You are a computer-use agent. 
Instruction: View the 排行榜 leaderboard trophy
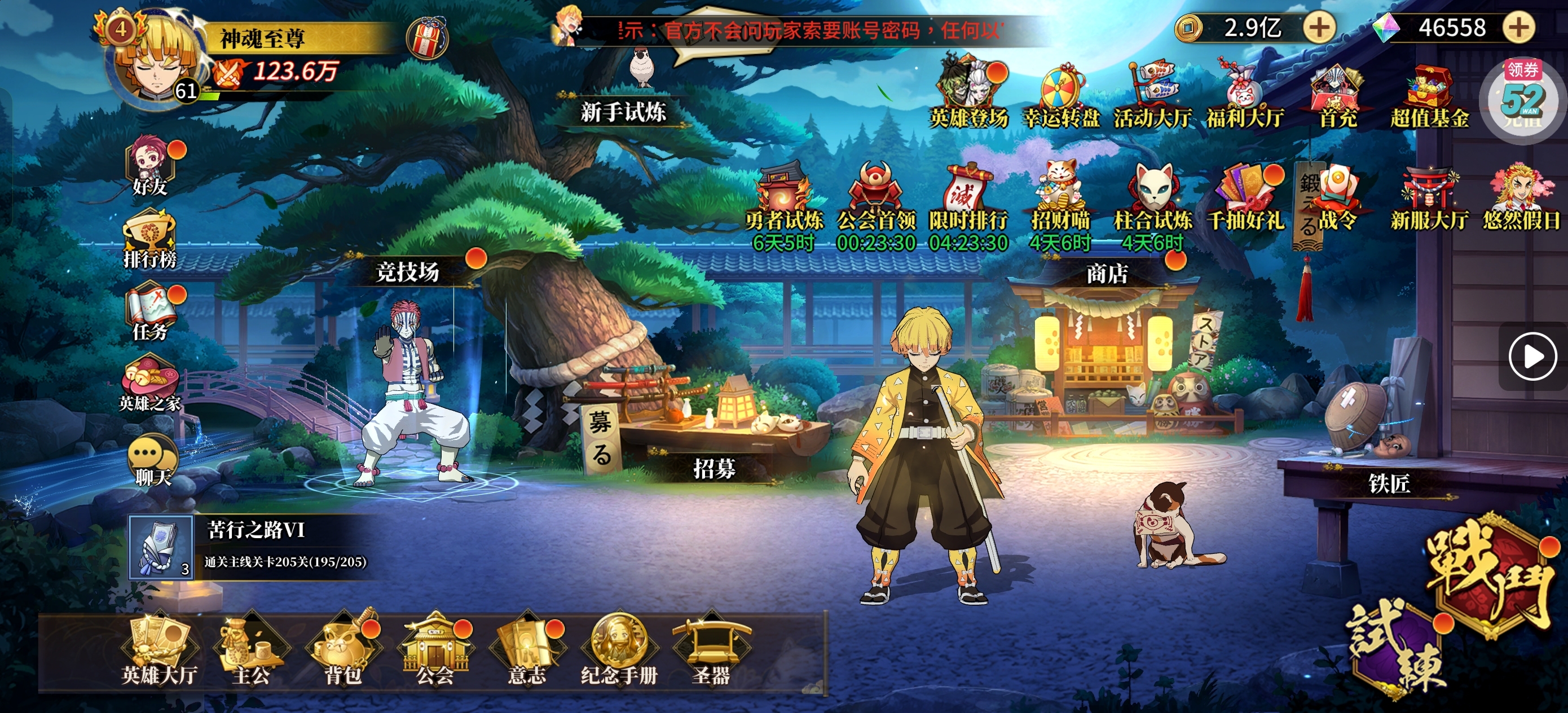(x=149, y=239)
